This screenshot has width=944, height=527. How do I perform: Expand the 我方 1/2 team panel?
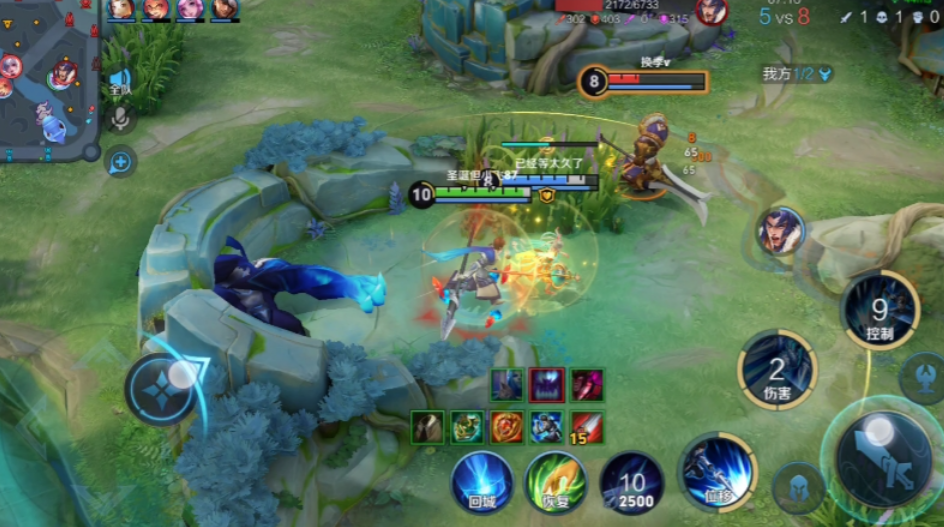(x=797, y=74)
